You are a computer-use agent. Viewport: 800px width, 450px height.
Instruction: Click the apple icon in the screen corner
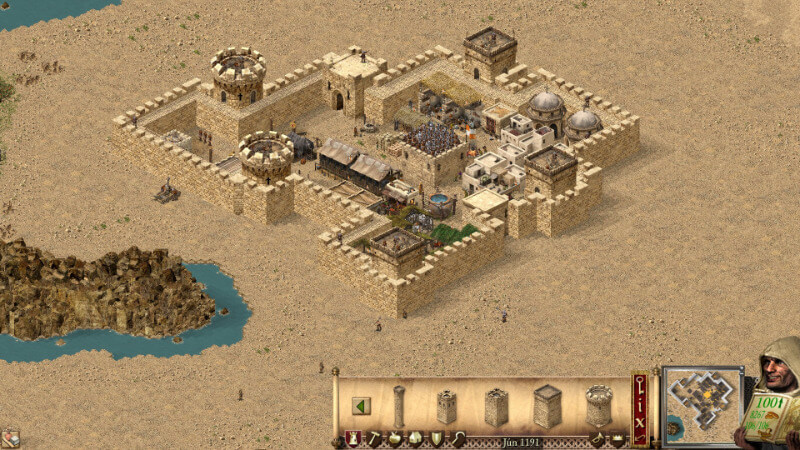(9, 438)
